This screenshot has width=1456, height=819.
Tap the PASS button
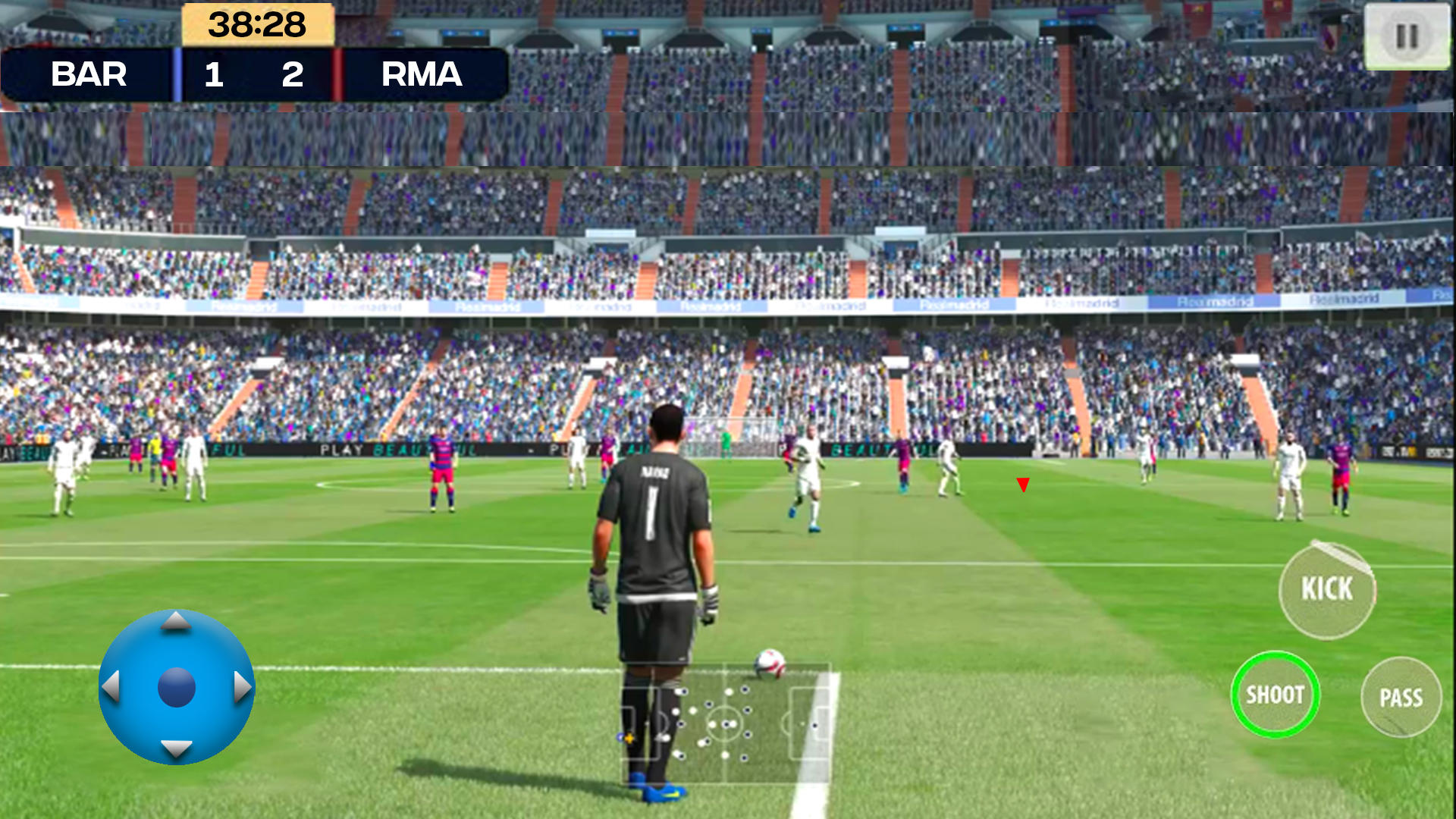tap(1401, 698)
